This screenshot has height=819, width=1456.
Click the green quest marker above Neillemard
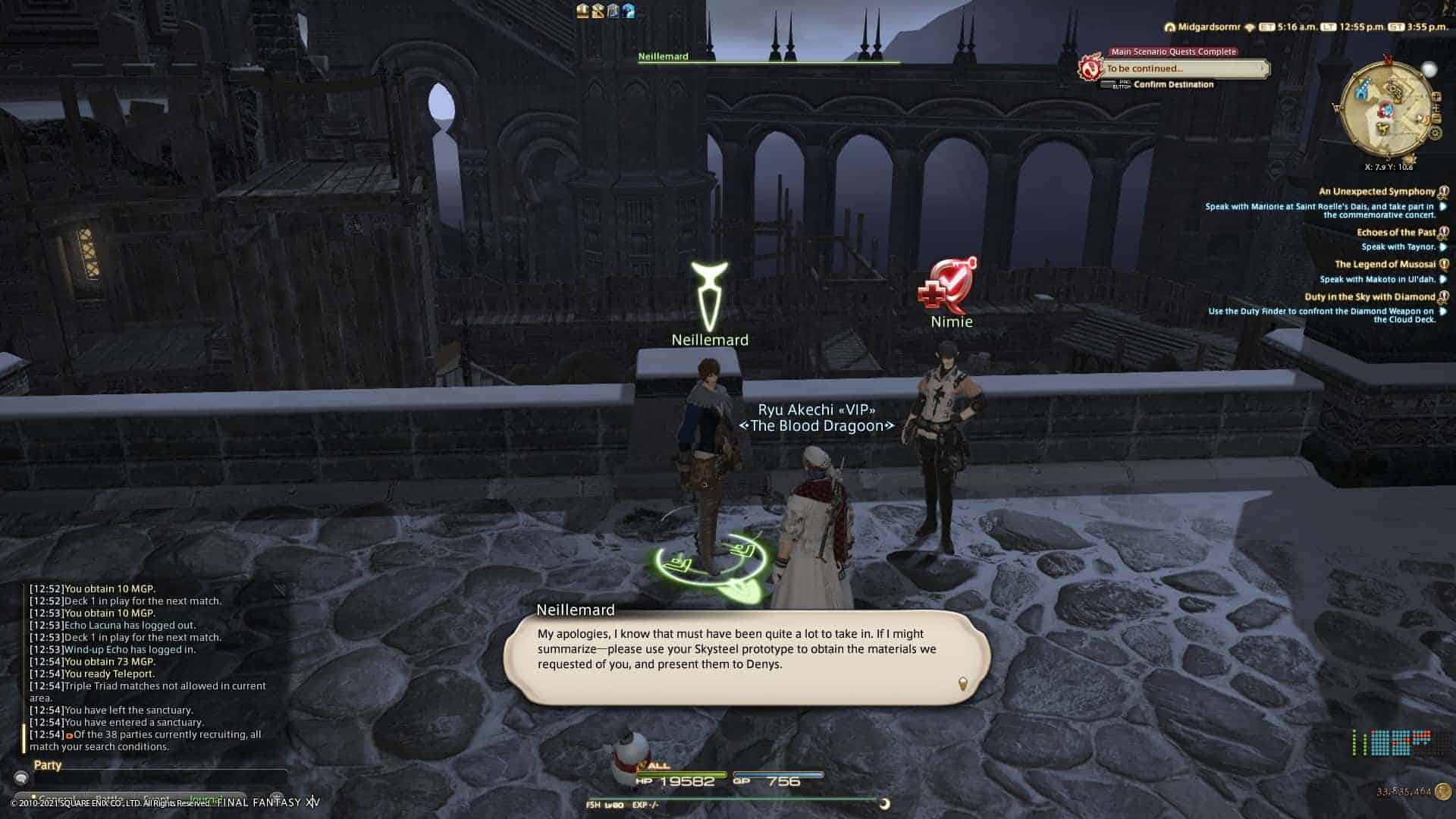[x=708, y=292]
